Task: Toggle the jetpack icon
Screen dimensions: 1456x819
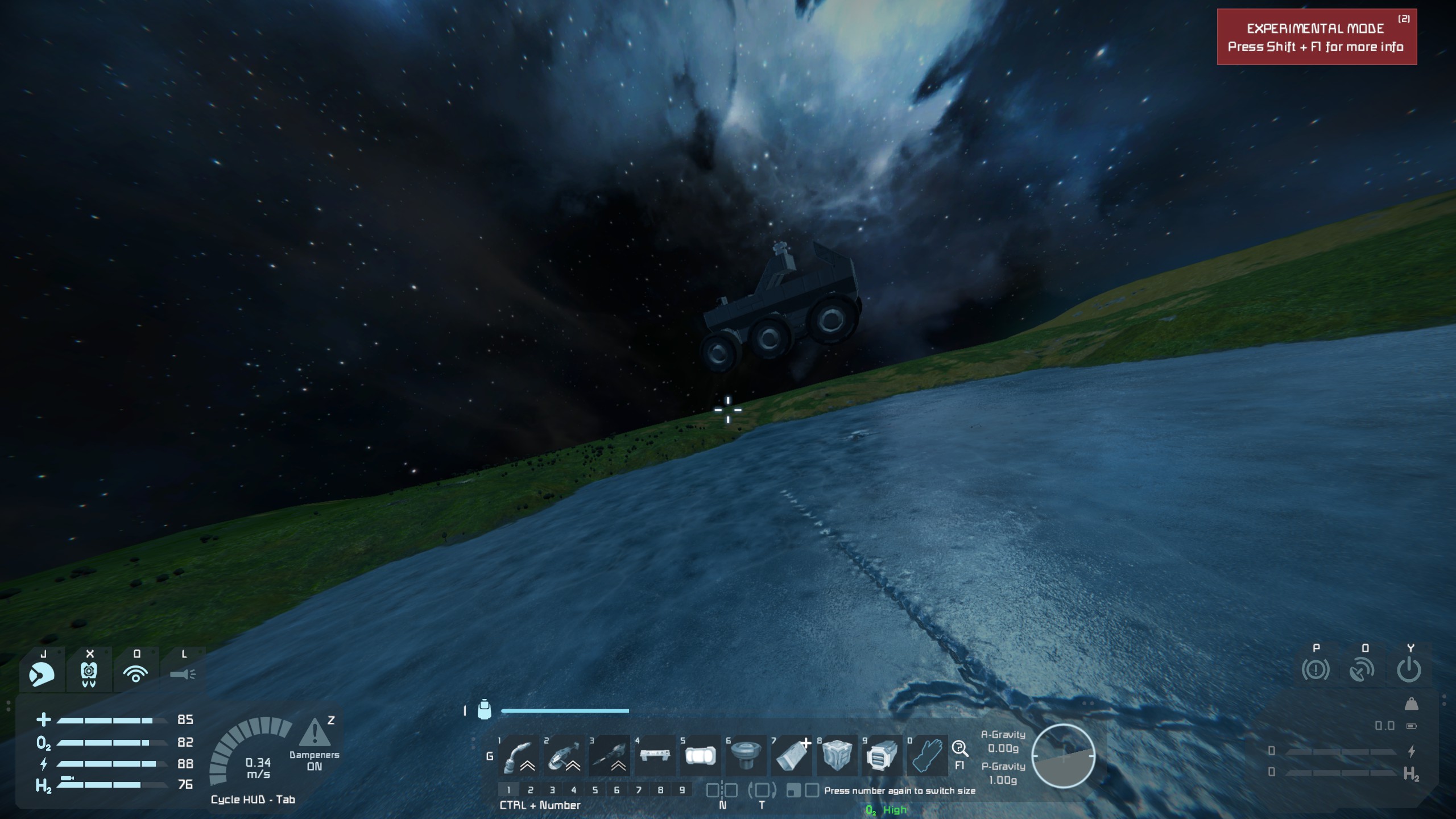Action: tap(89, 674)
